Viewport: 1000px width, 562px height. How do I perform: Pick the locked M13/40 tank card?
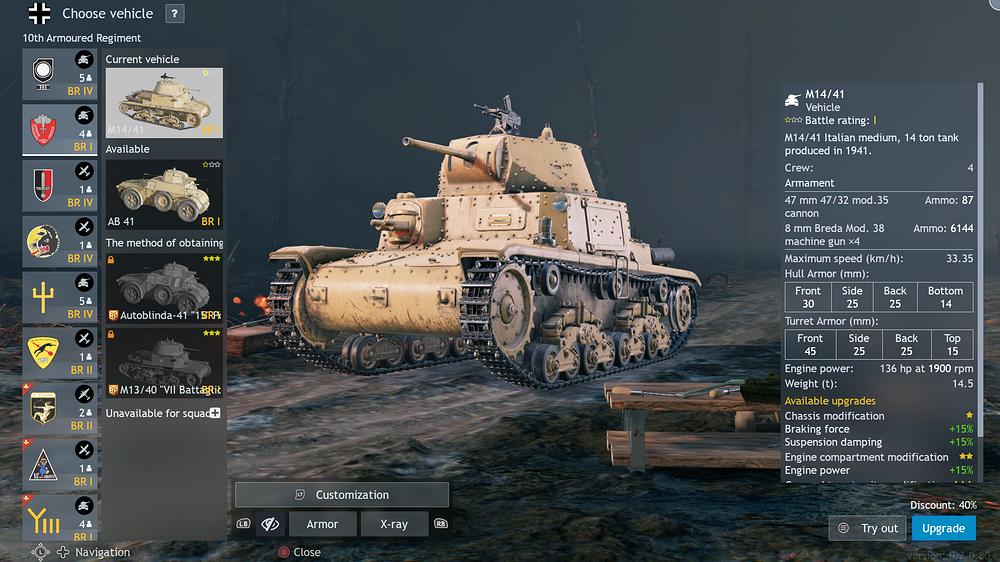164,363
